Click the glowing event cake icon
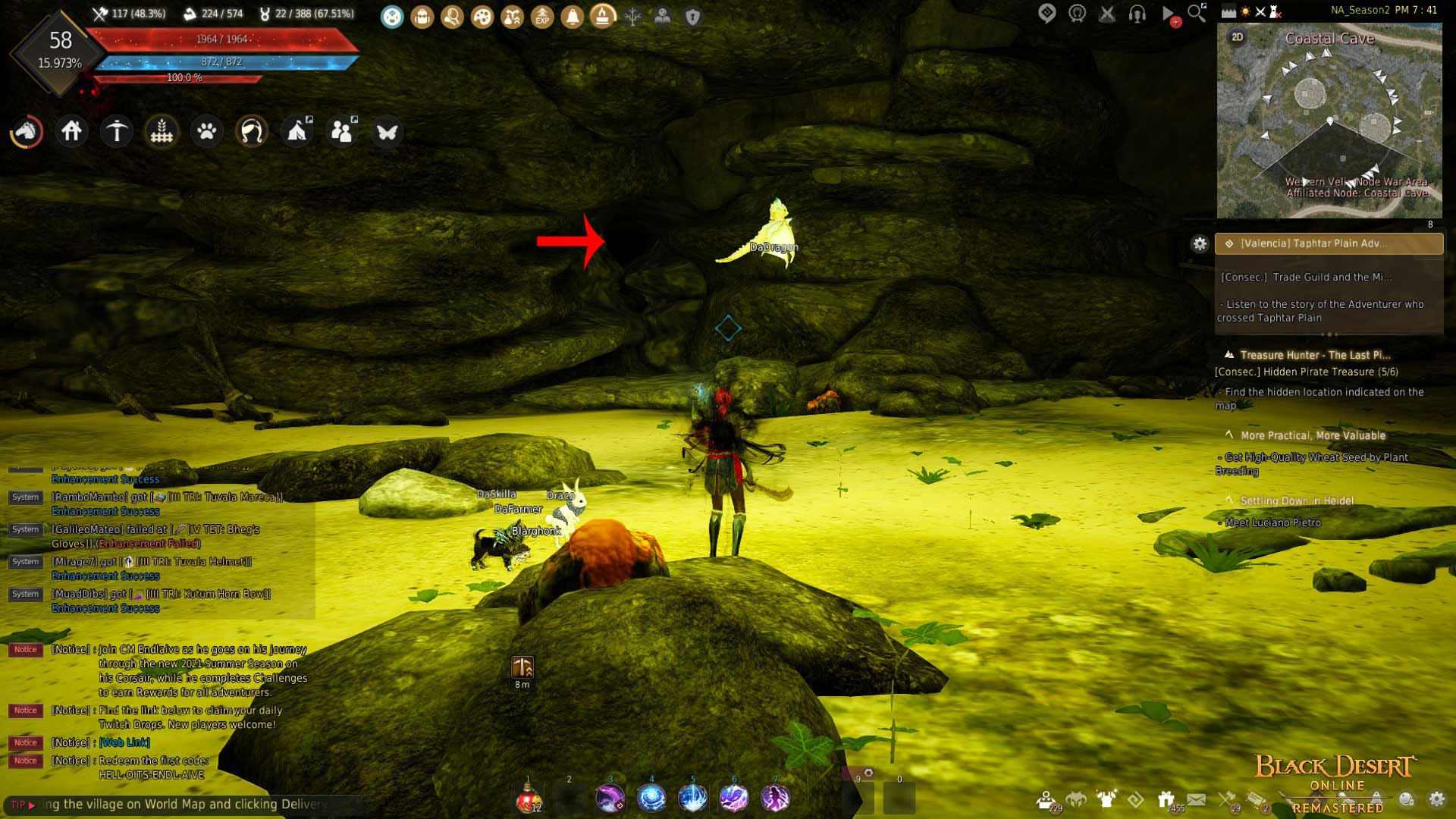The width and height of the screenshot is (1456, 819). click(x=603, y=17)
